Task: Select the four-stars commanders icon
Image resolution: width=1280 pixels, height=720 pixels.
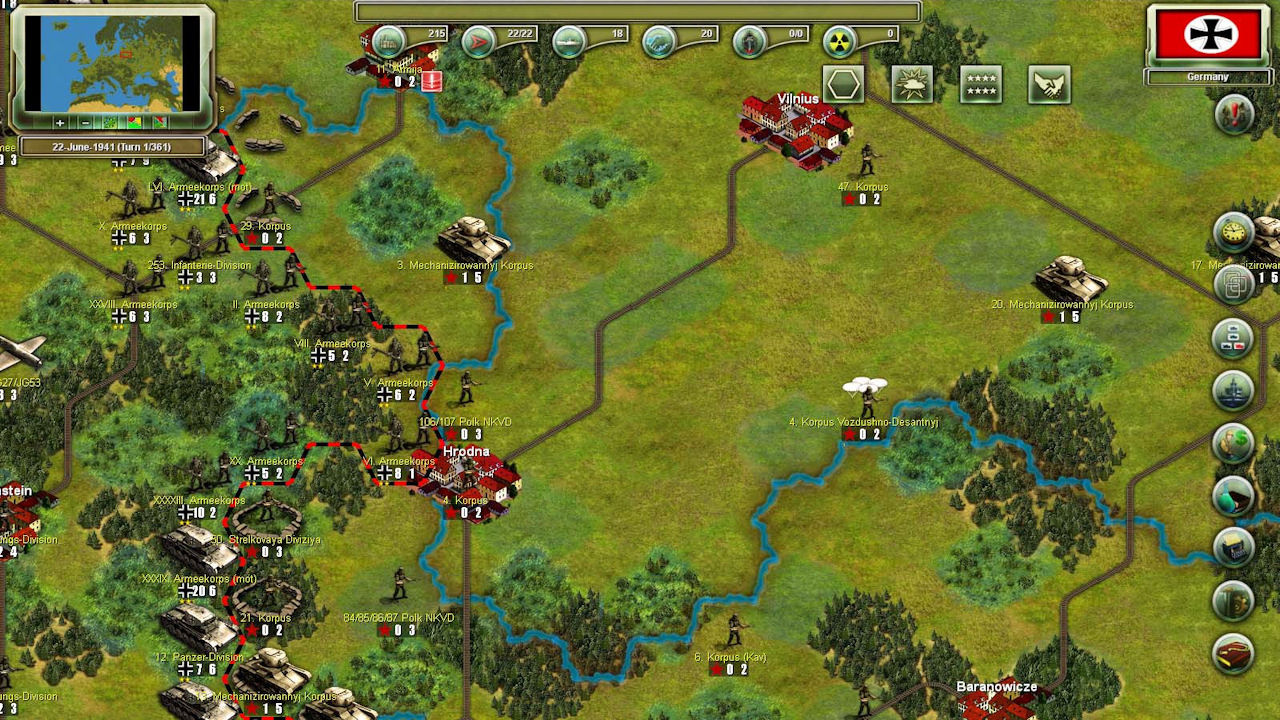Action: (x=982, y=84)
